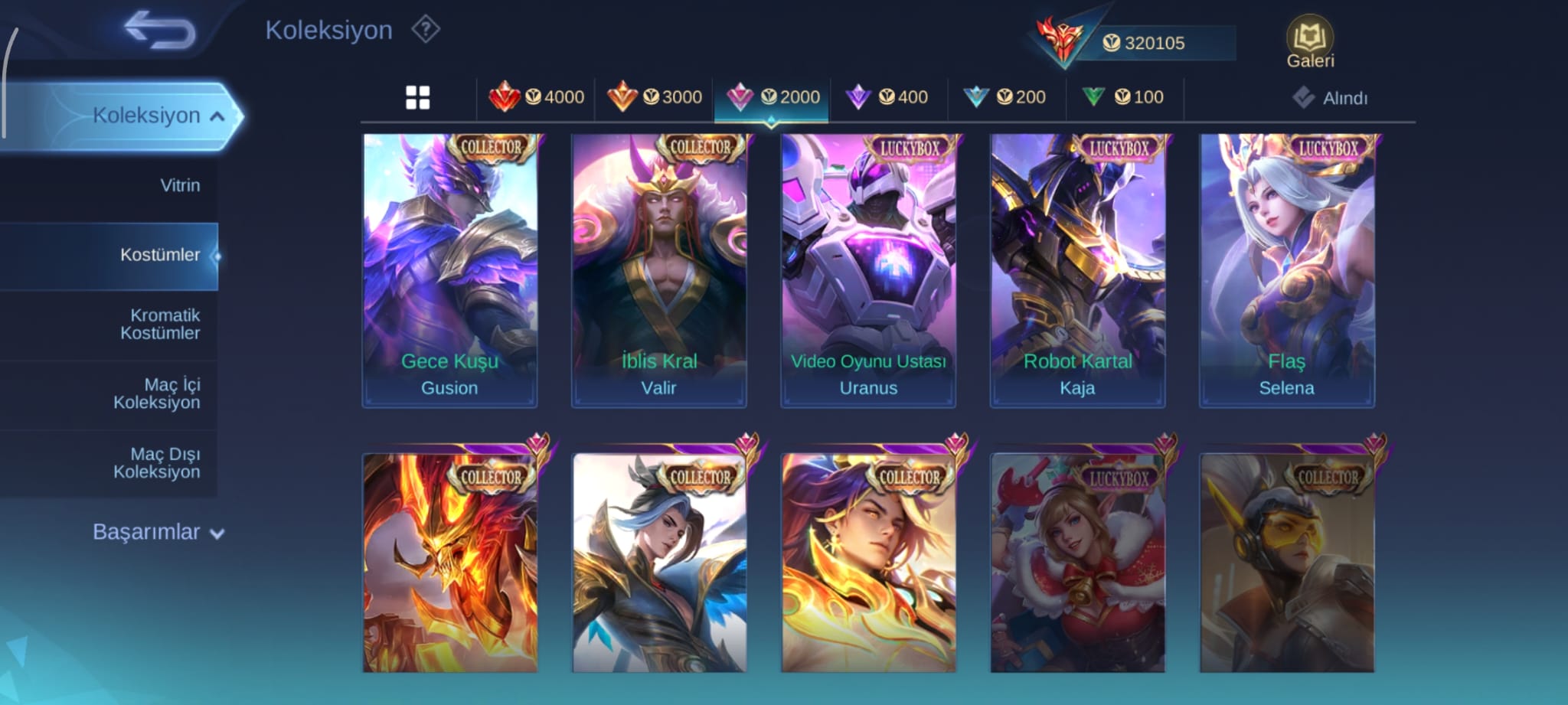Pick the Flaş Selena skin card
The image size is (1568, 705).
tap(1287, 270)
